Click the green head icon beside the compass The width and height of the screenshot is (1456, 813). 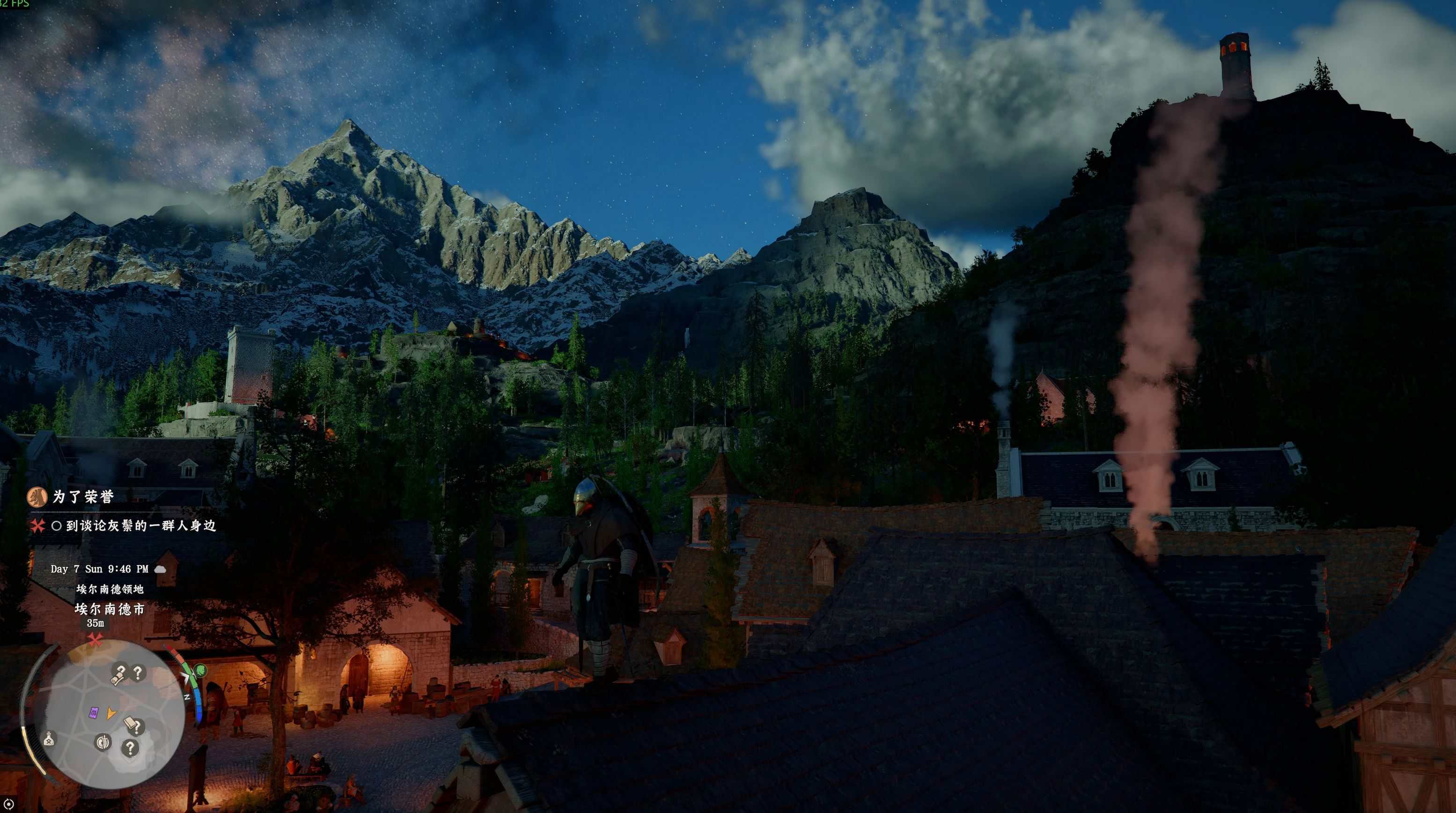(x=200, y=671)
